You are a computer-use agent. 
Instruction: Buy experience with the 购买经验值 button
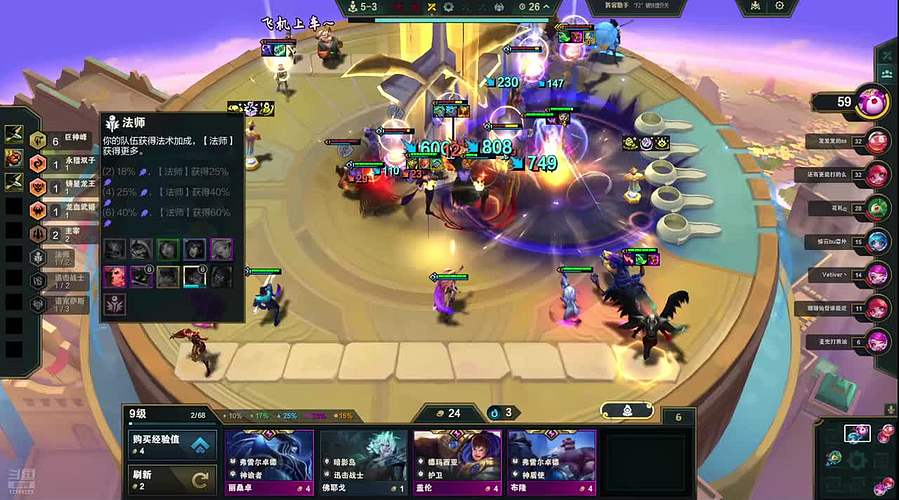click(170, 445)
